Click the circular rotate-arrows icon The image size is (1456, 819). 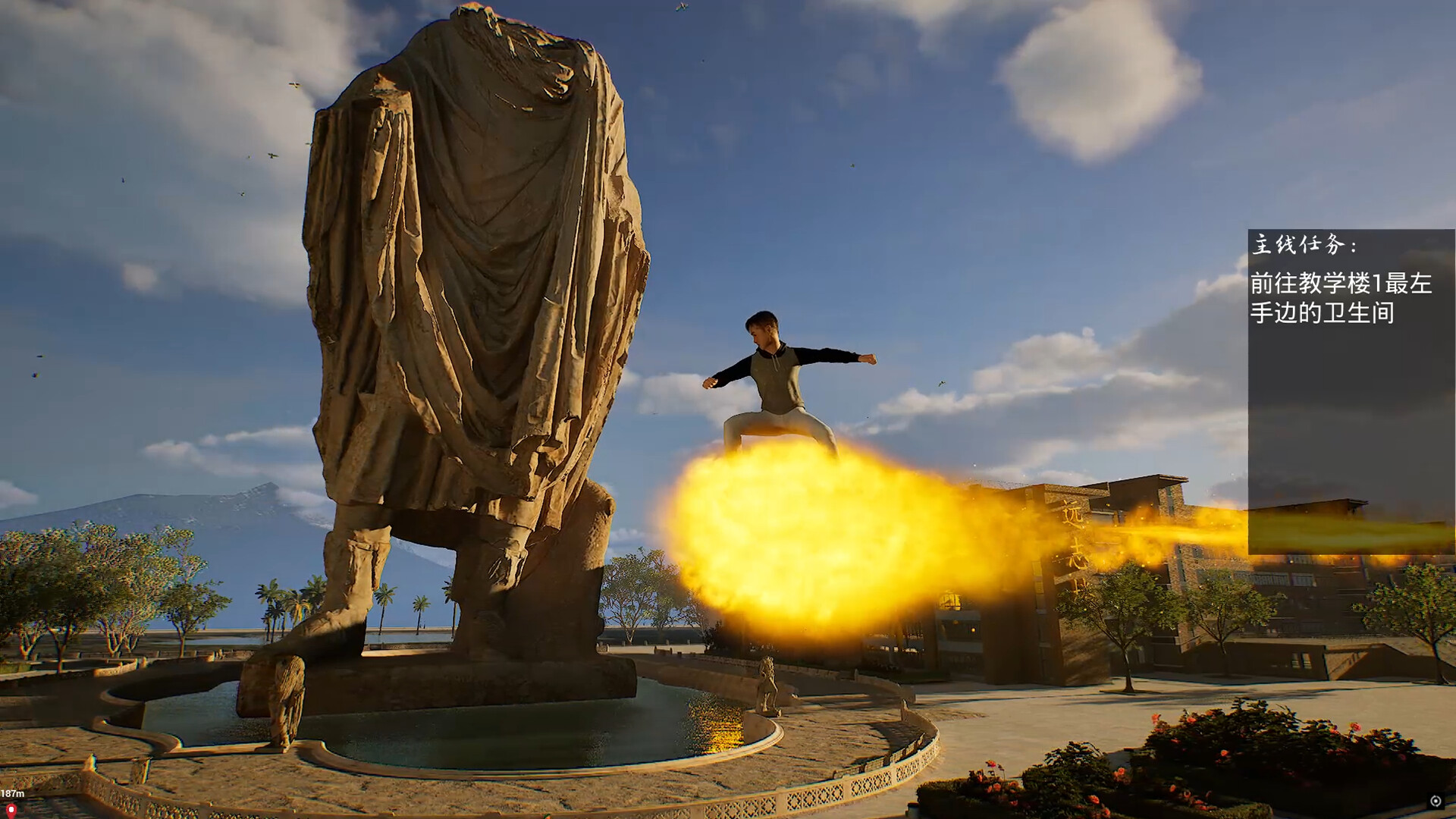(x=1435, y=802)
